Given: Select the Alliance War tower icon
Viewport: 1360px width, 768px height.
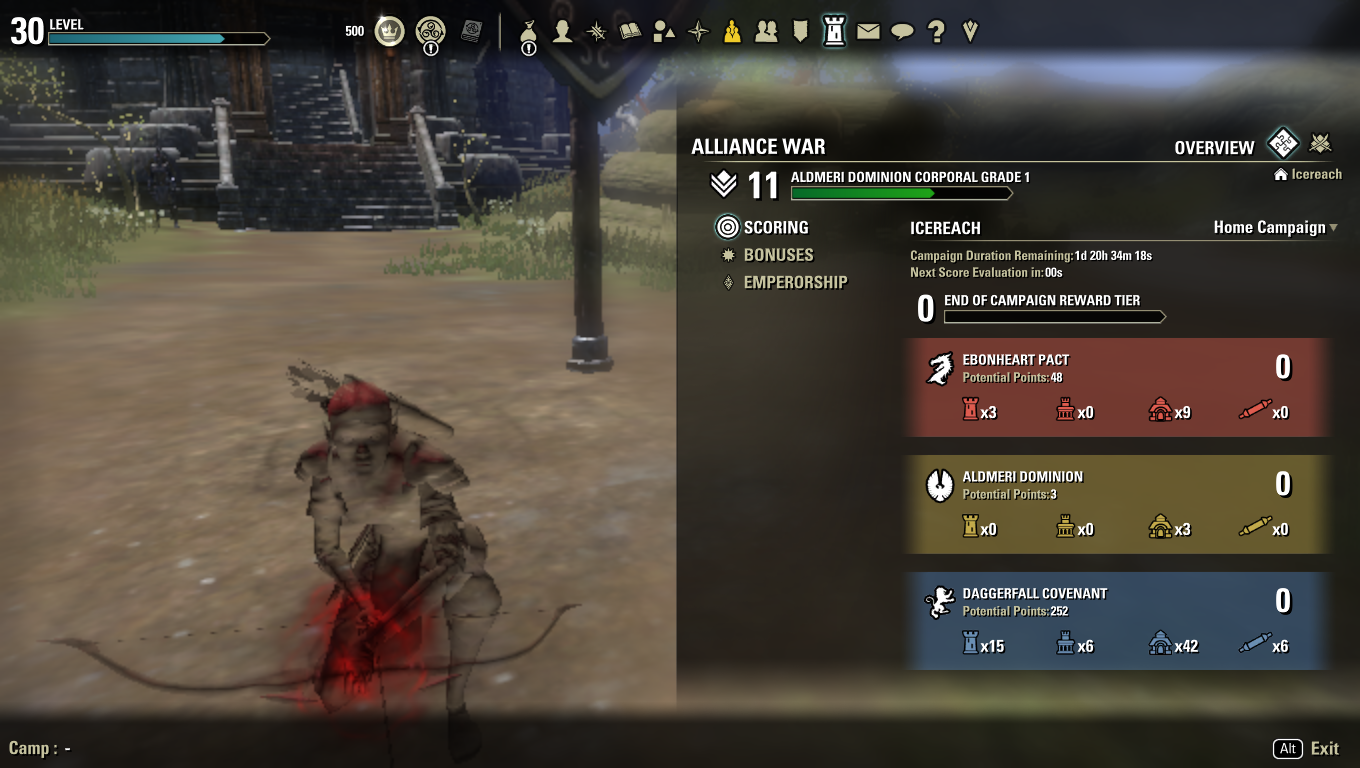Looking at the screenshot, I should 834,32.
